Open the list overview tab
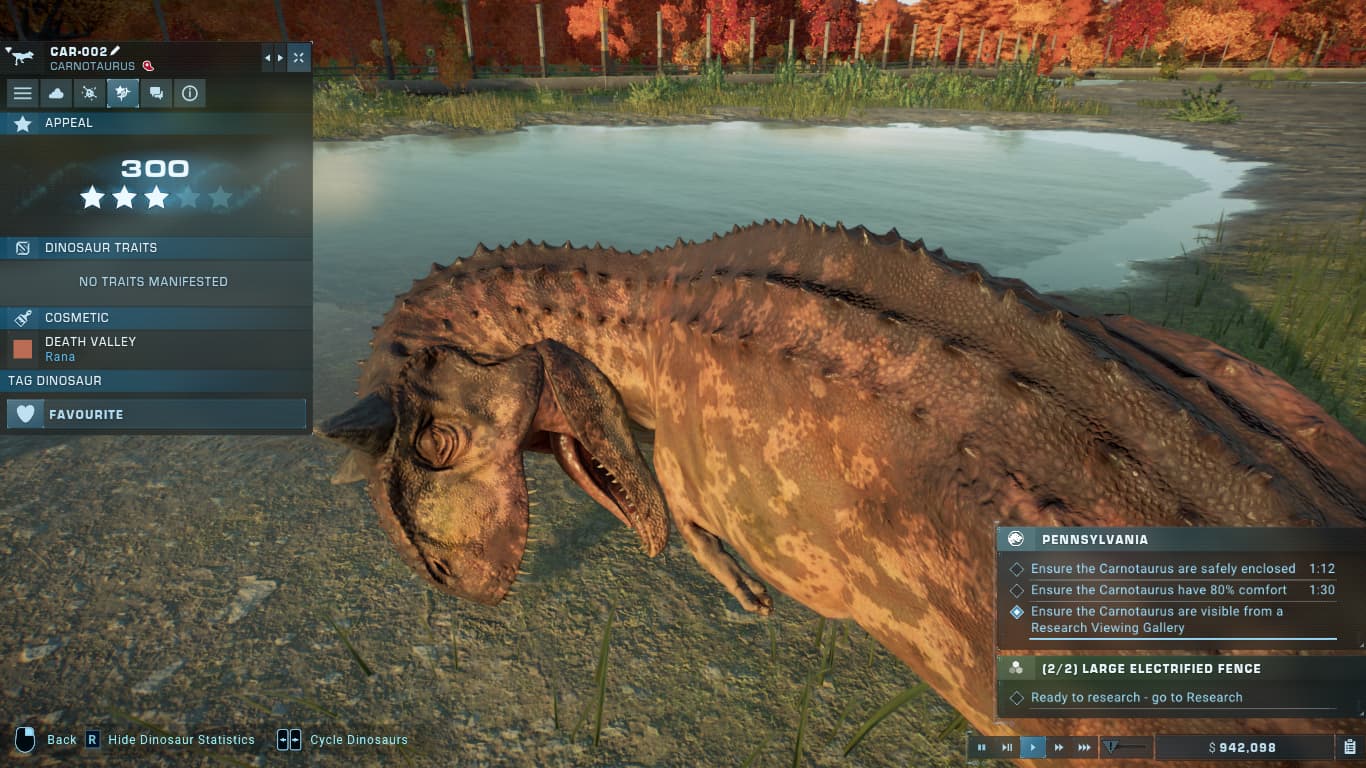 pos(23,93)
